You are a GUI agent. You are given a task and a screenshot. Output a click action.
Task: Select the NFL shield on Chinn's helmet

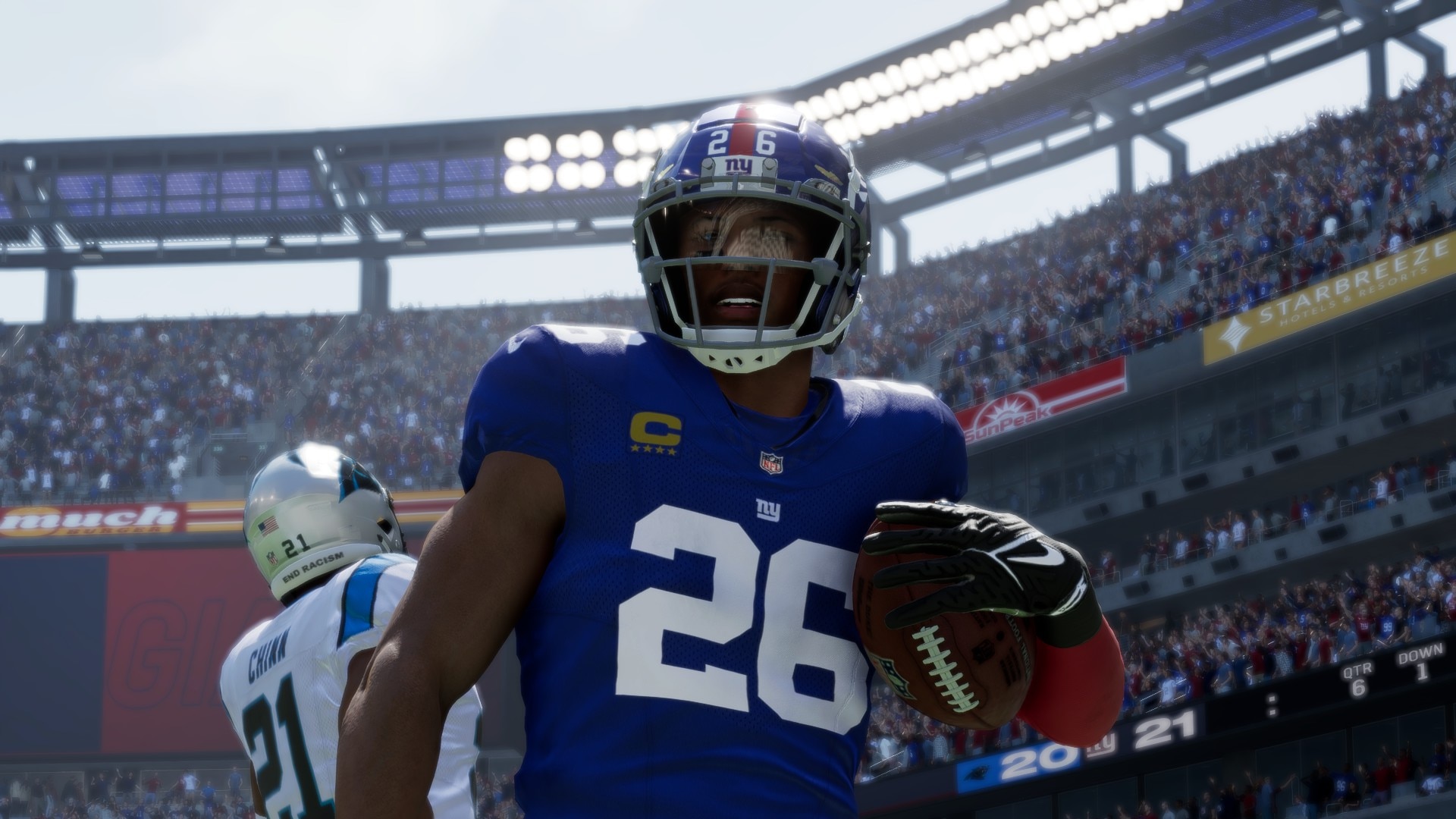[x=272, y=559]
